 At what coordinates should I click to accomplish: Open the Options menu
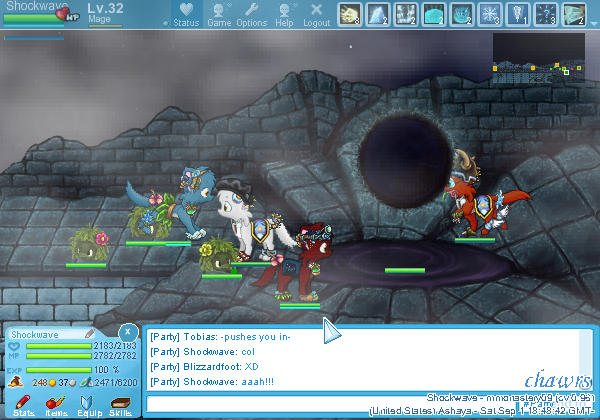251,13
